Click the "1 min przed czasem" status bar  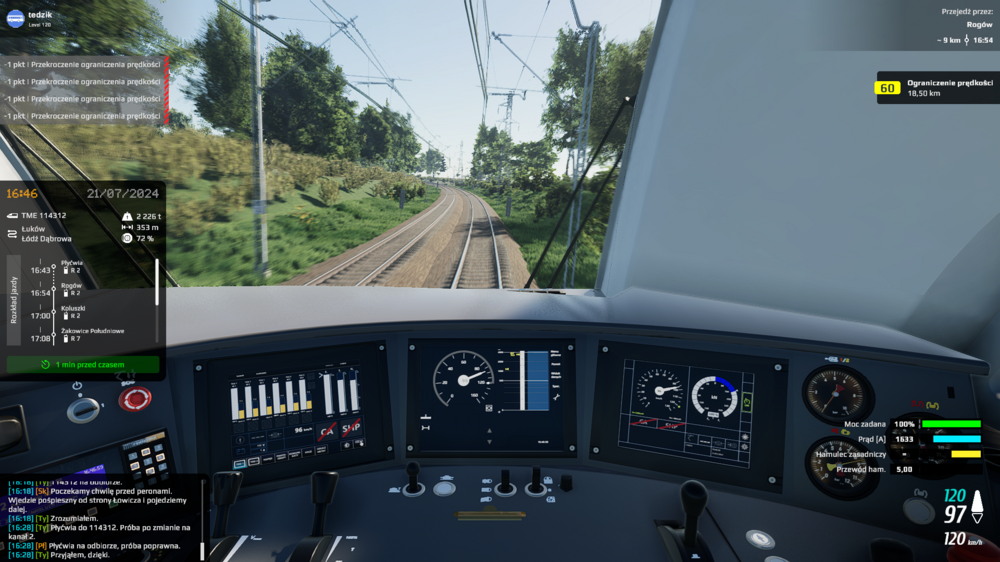tap(83, 365)
